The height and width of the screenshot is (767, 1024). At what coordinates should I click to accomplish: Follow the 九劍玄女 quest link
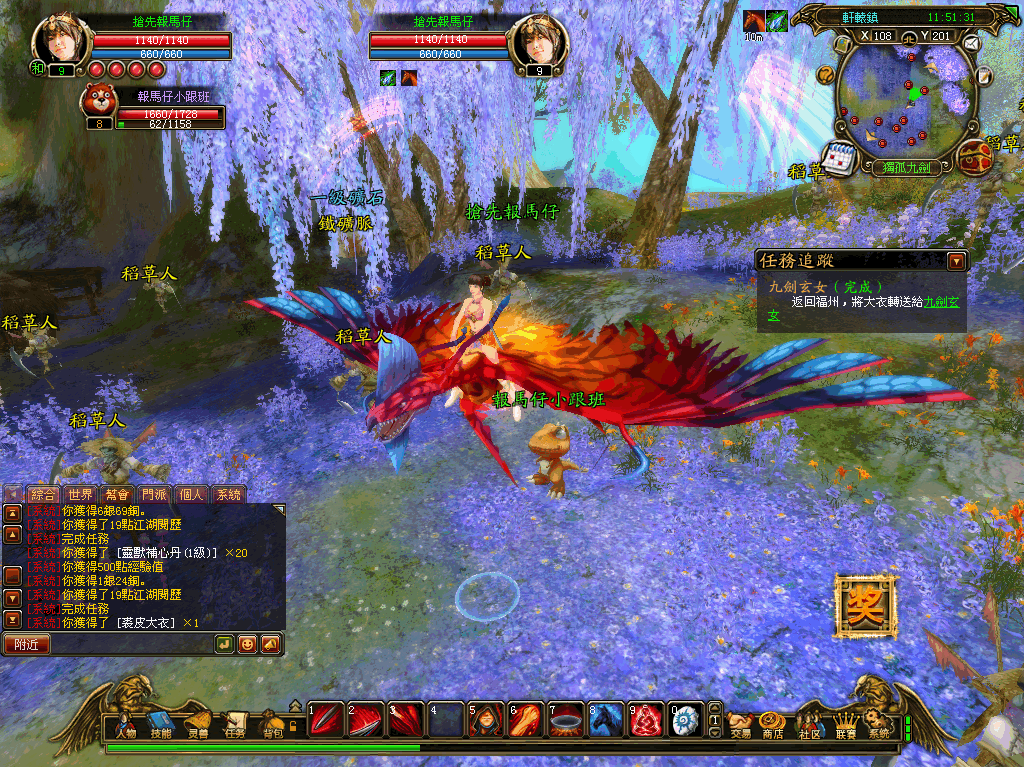point(941,300)
